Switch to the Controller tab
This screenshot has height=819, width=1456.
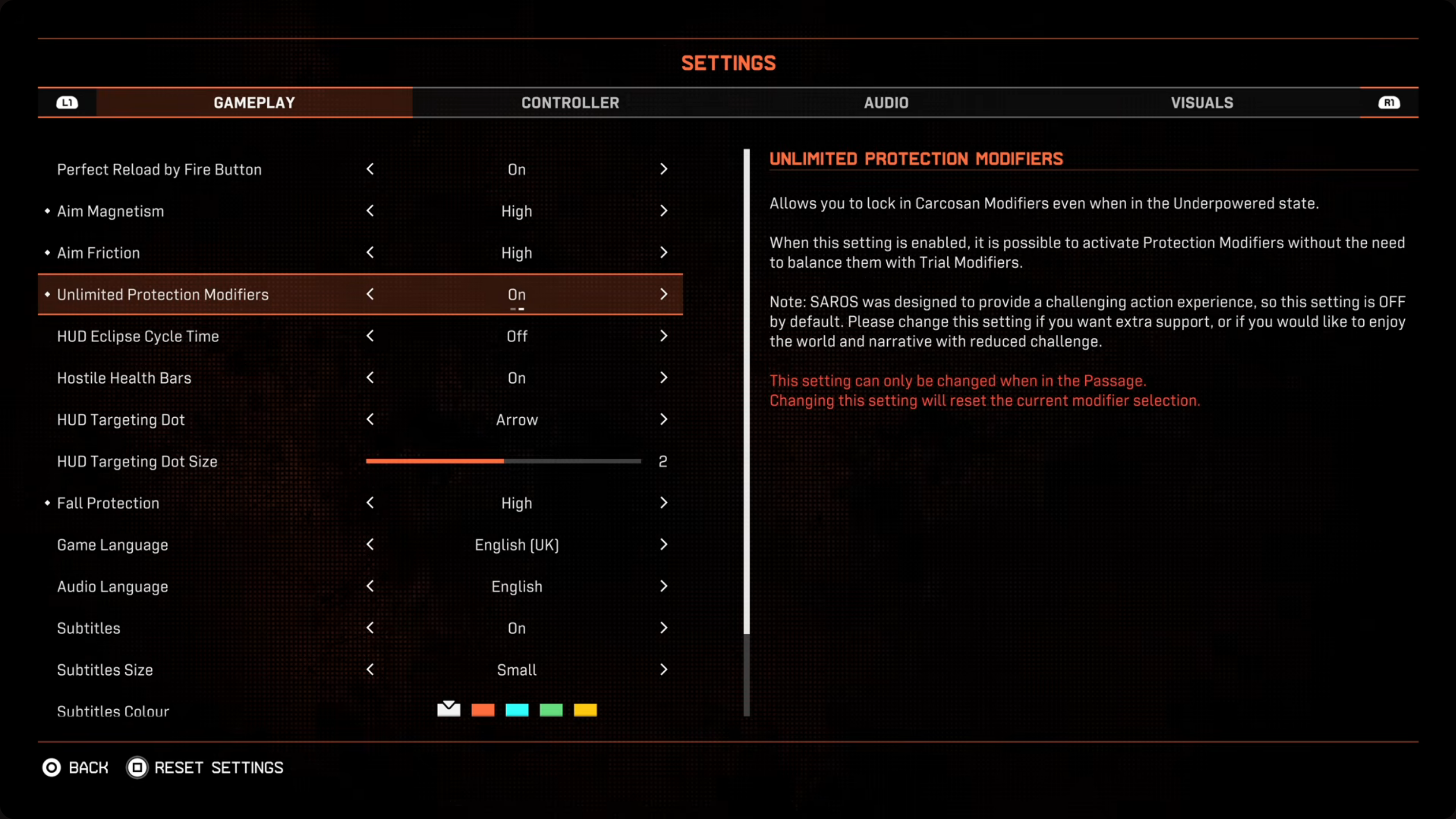(x=570, y=103)
